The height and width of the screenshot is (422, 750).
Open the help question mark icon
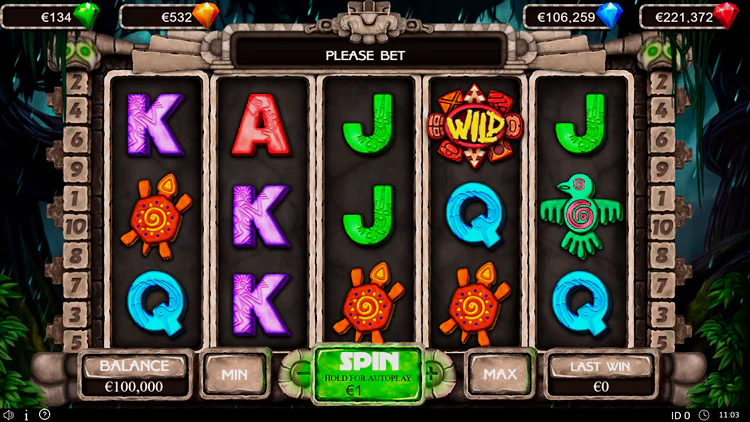coord(44,414)
